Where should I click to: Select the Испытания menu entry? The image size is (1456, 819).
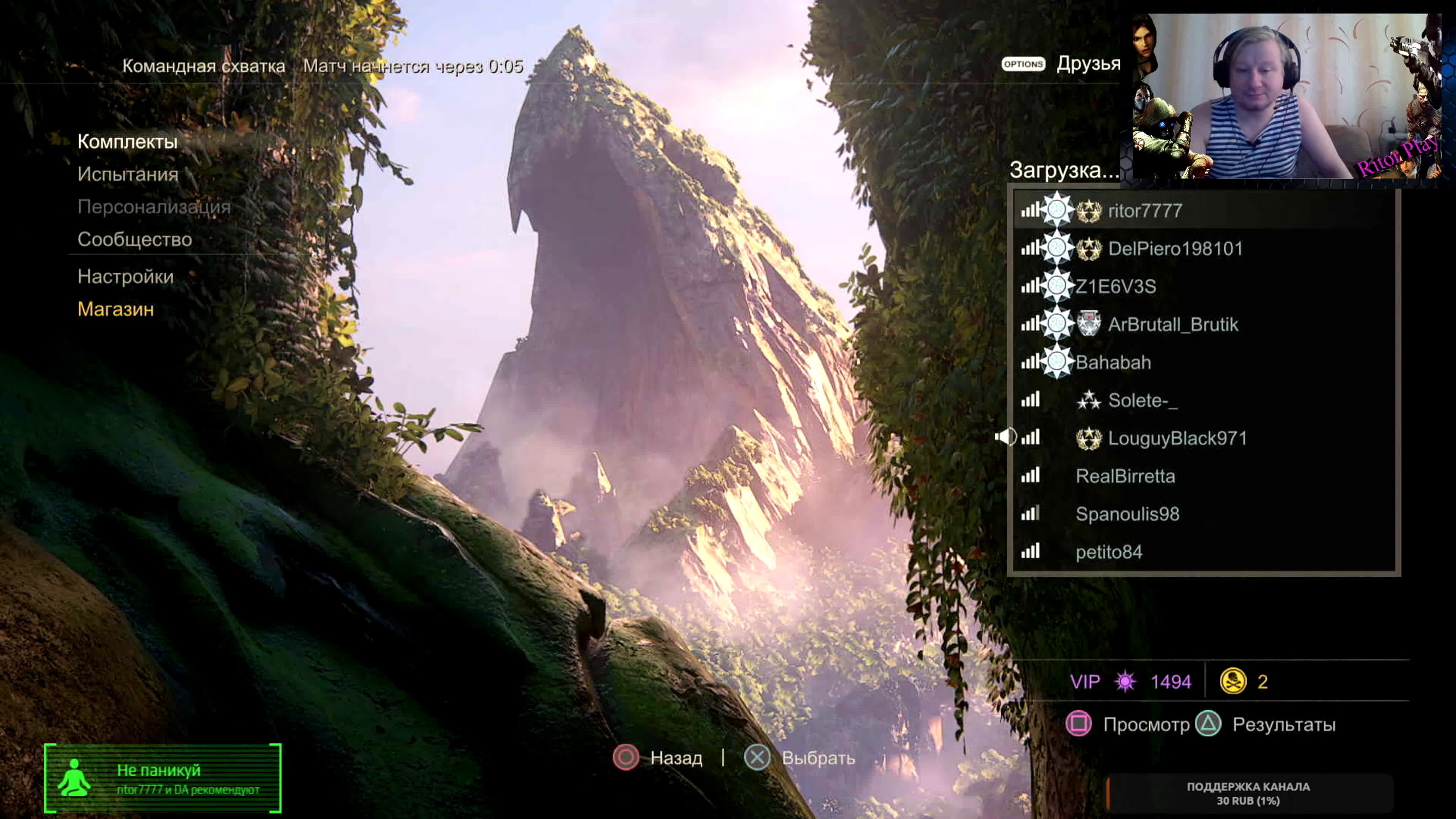click(x=128, y=174)
